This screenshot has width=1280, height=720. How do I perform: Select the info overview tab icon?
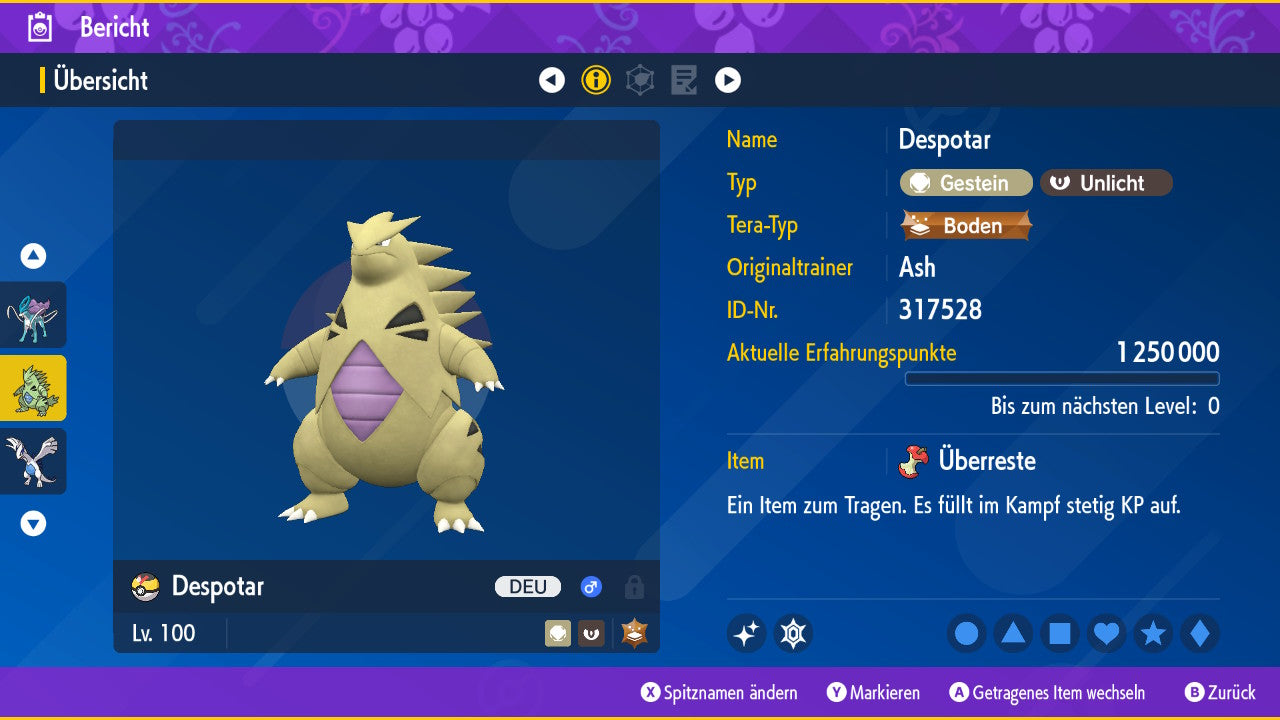pyautogui.click(x=596, y=80)
